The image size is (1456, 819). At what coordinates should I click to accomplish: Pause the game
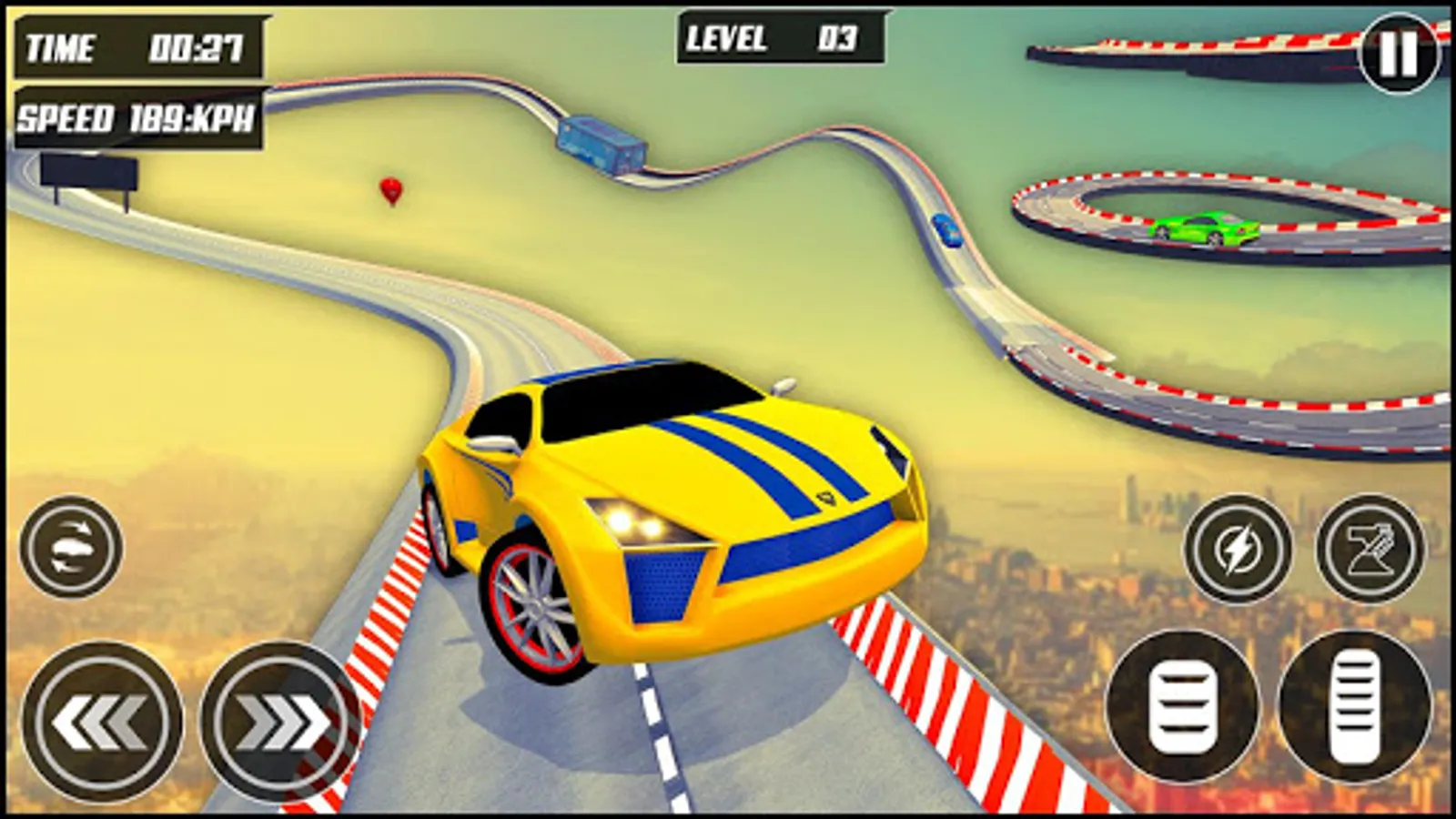[1399, 56]
